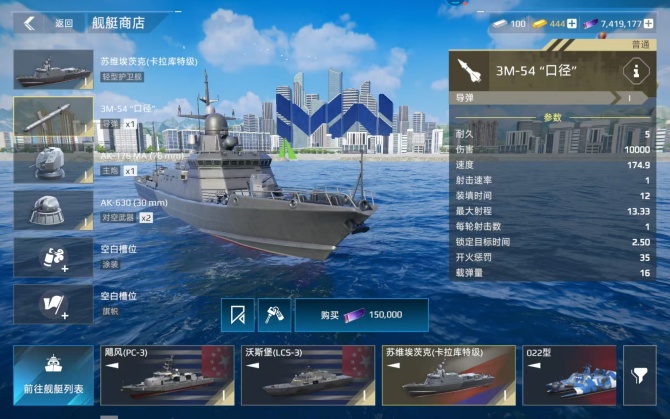
Task: Choose the 苏维埃茨克 (卡拉库特级) ship card
Action: coord(448,375)
